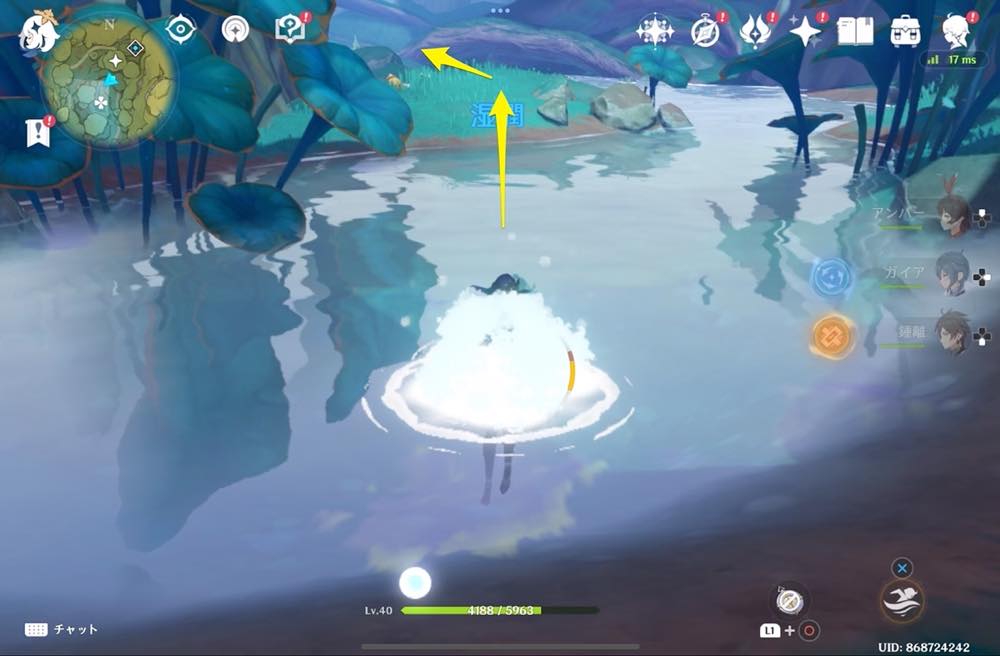This screenshot has width=1000, height=656.
Task: Open the co-op mode star cluster icon
Action: 655,31
